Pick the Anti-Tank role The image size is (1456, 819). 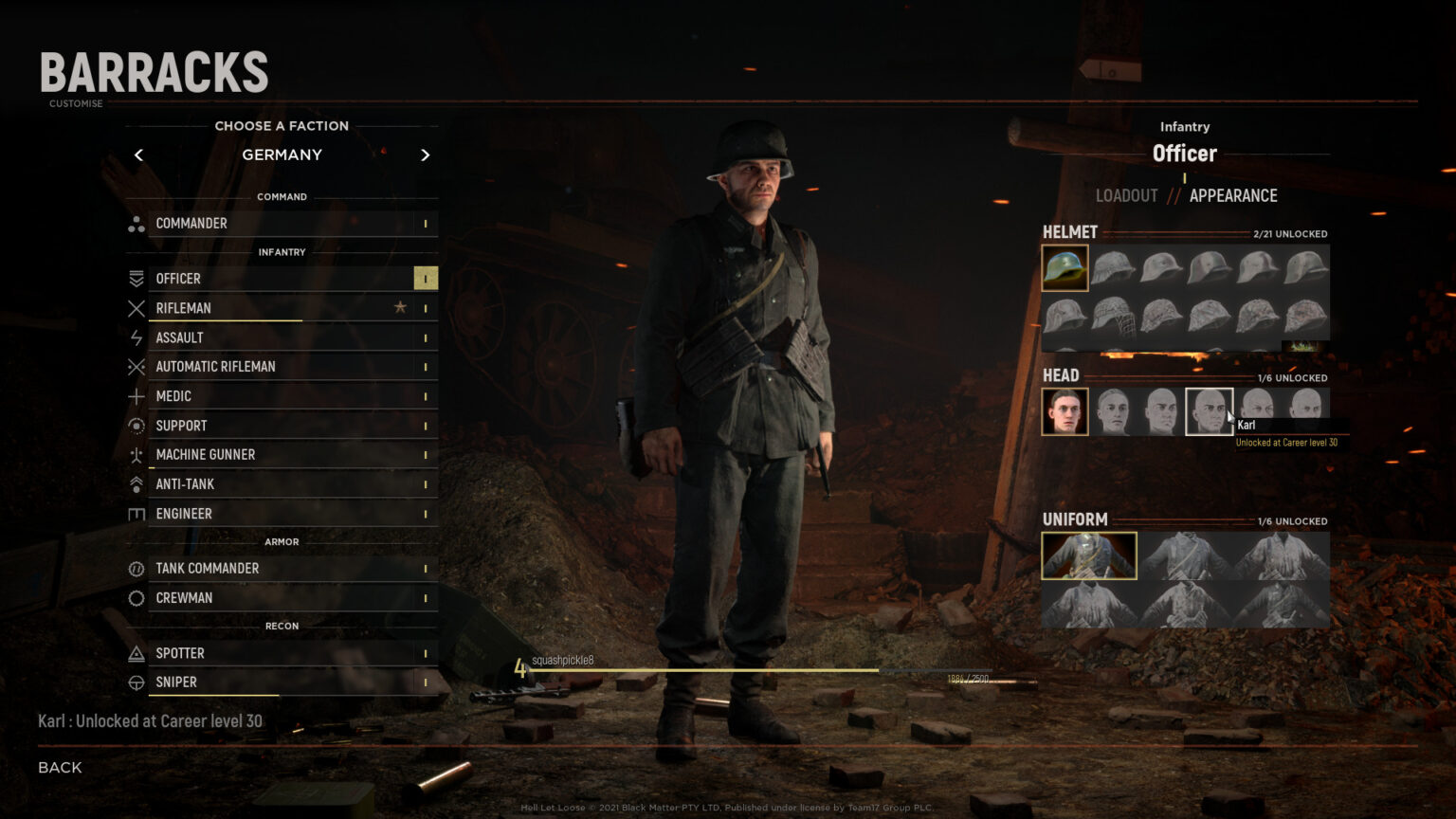pos(185,484)
